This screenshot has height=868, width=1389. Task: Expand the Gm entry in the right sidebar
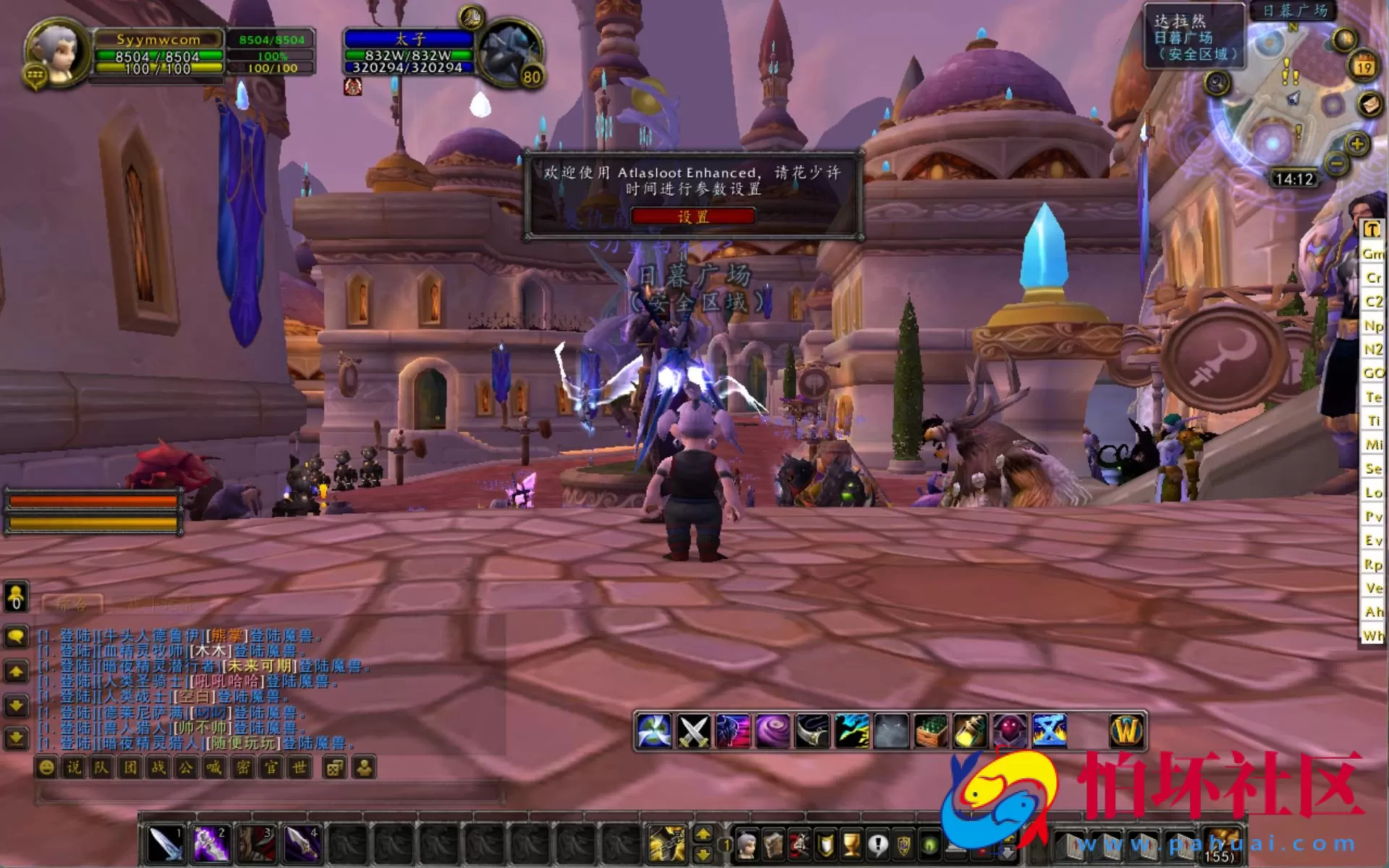tap(1372, 255)
